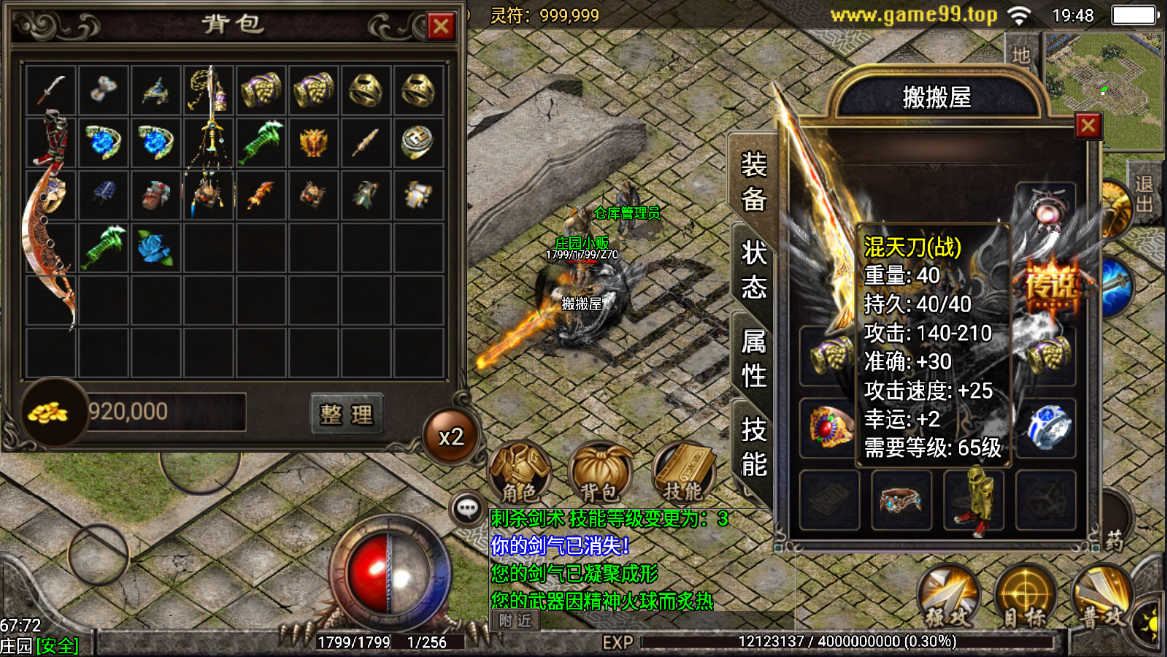1167x657 pixels.
Task: Select the boots equipment slot
Action: pos(973,500)
